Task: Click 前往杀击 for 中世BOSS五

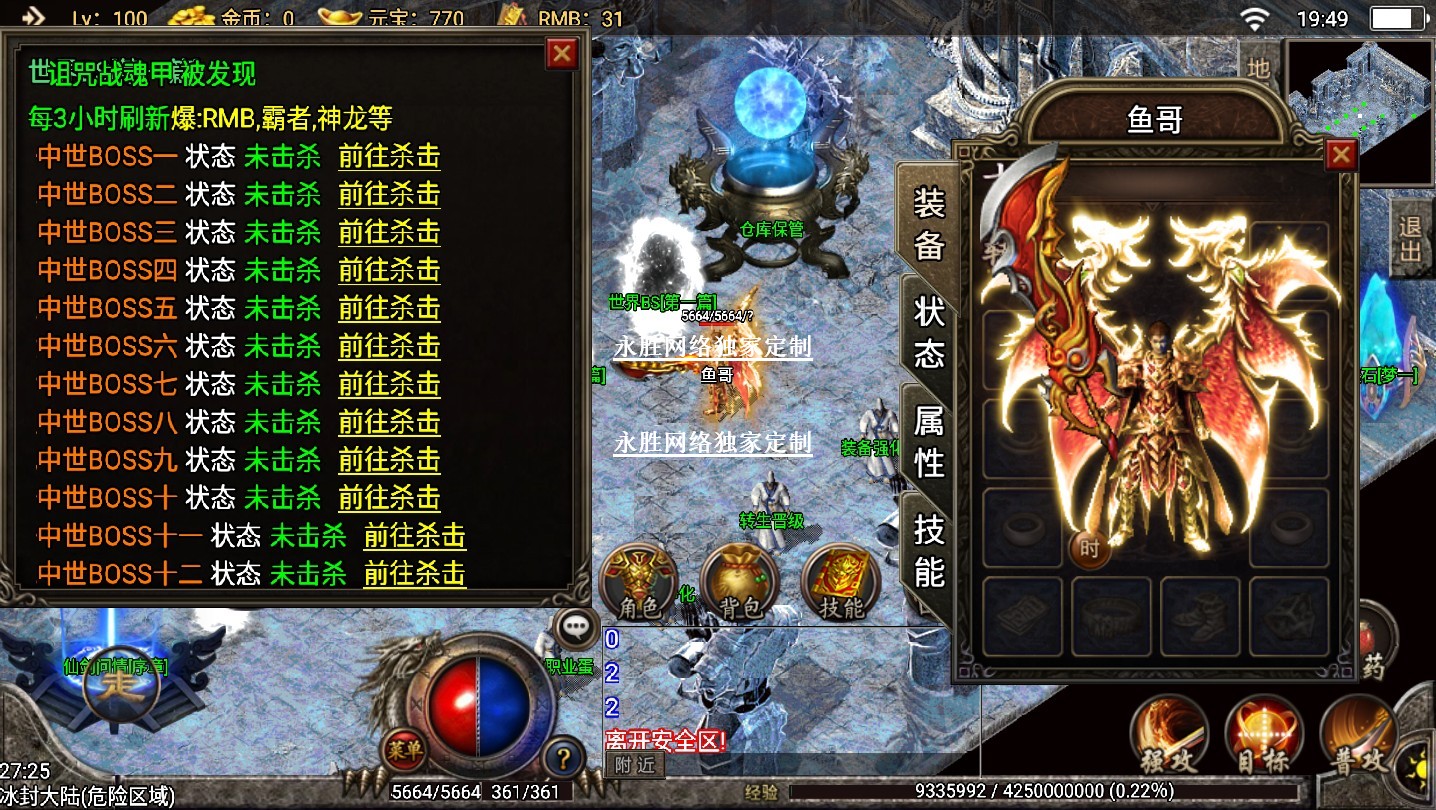Action: tap(389, 308)
